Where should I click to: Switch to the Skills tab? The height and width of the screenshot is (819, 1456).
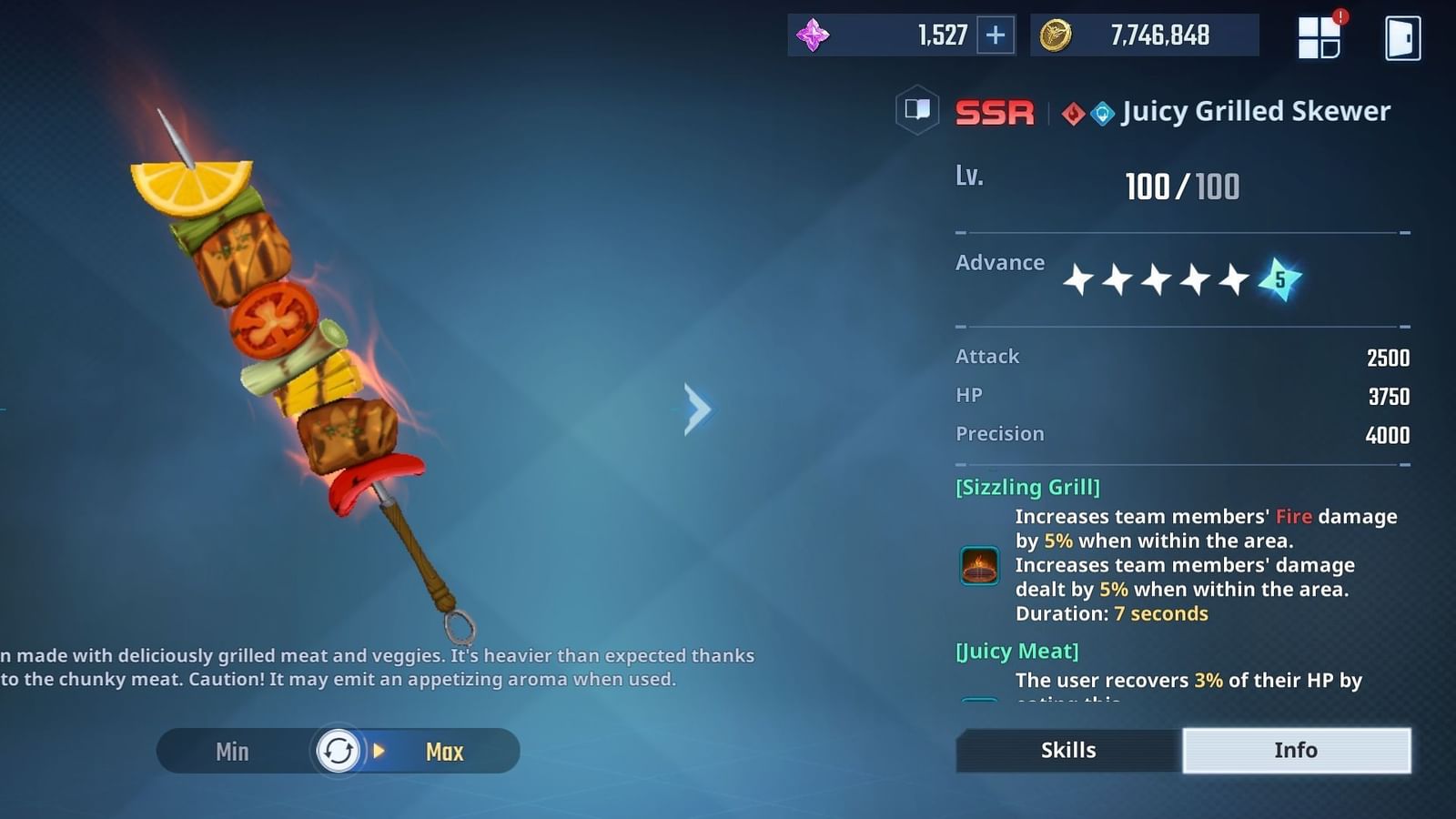coord(1067,750)
